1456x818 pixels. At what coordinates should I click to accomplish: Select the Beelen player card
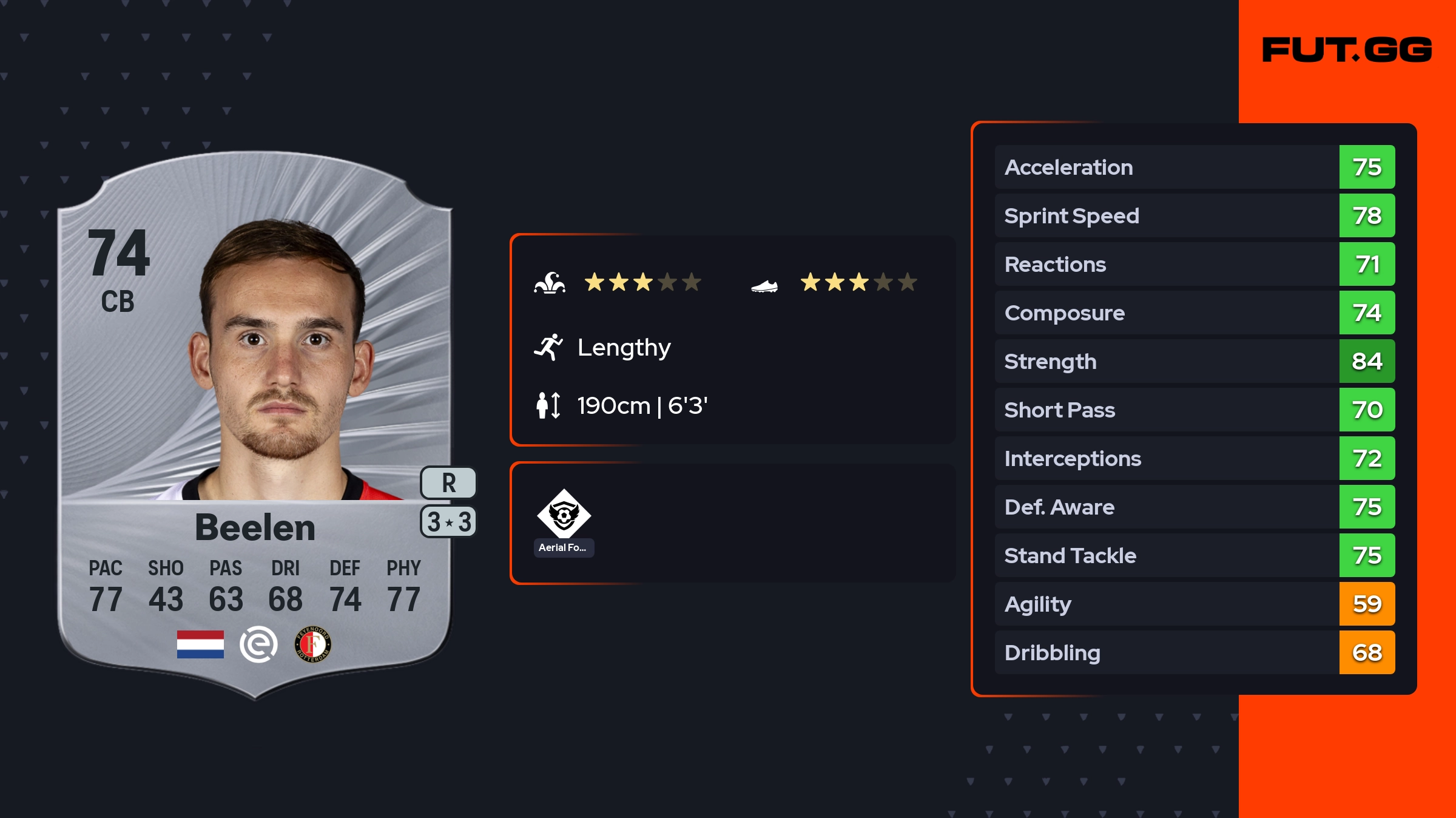click(x=255, y=425)
